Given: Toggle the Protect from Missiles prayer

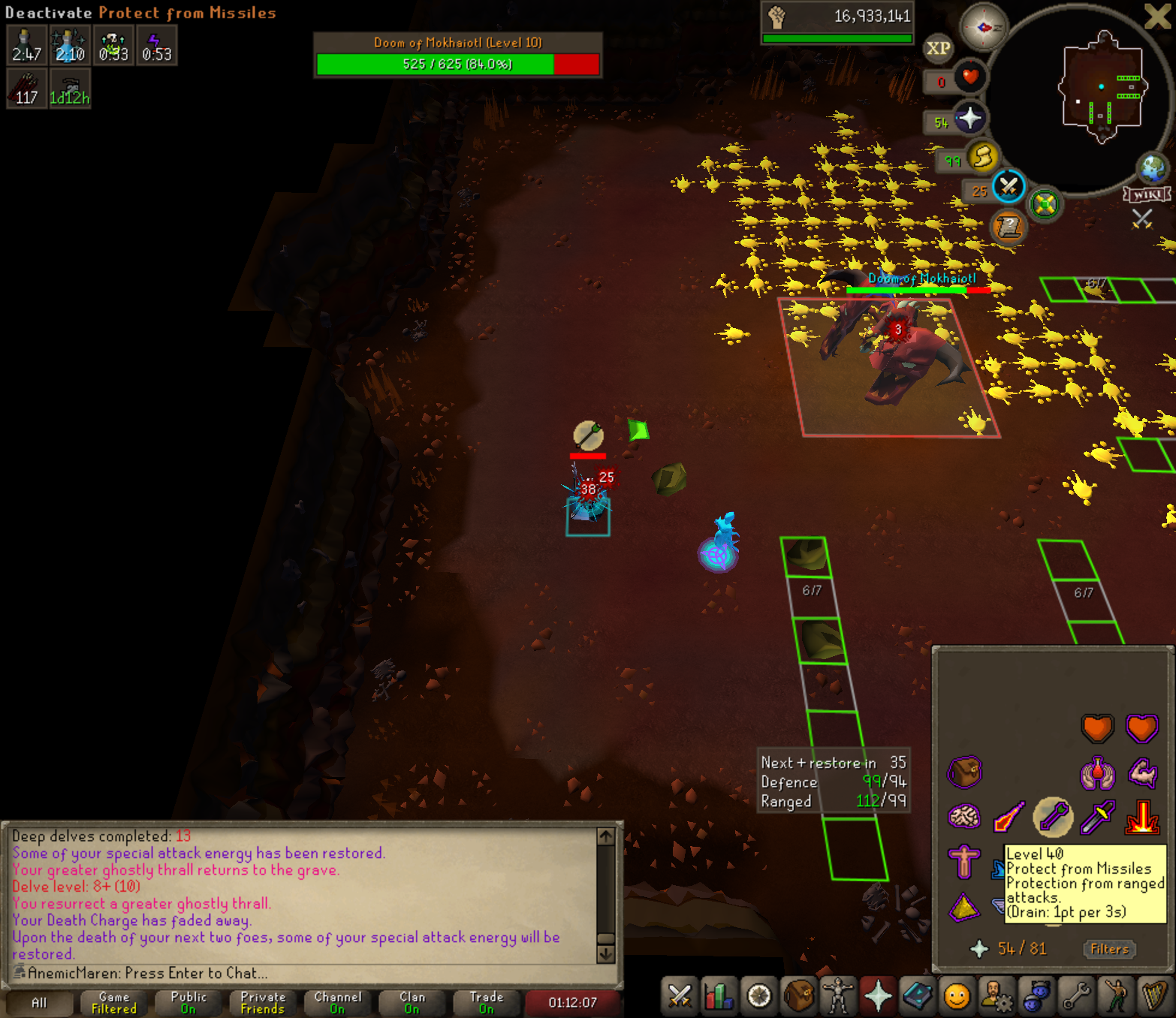Looking at the screenshot, I should (1053, 817).
